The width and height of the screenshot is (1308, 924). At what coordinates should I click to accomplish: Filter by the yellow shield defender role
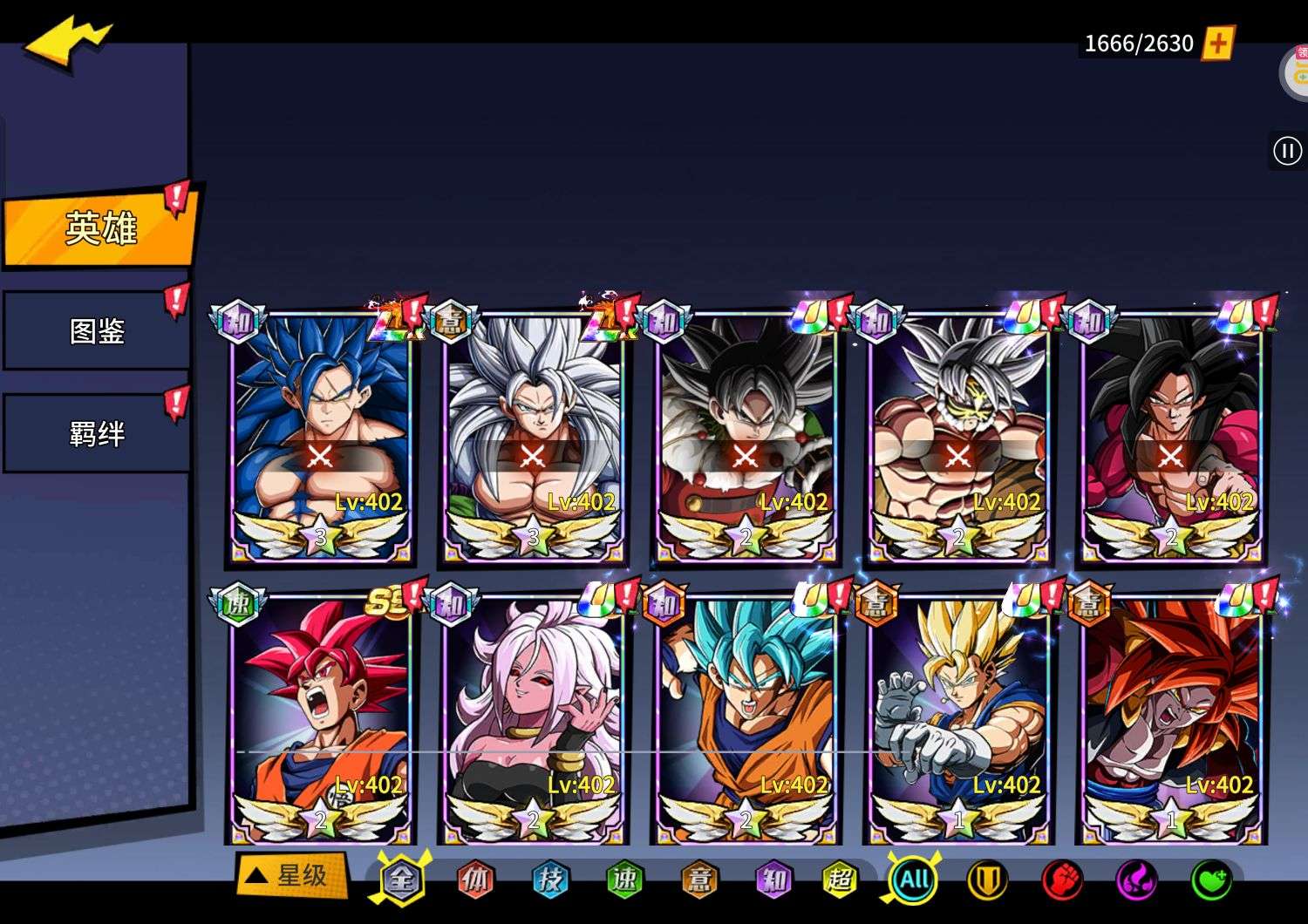click(x=988, y=880)
